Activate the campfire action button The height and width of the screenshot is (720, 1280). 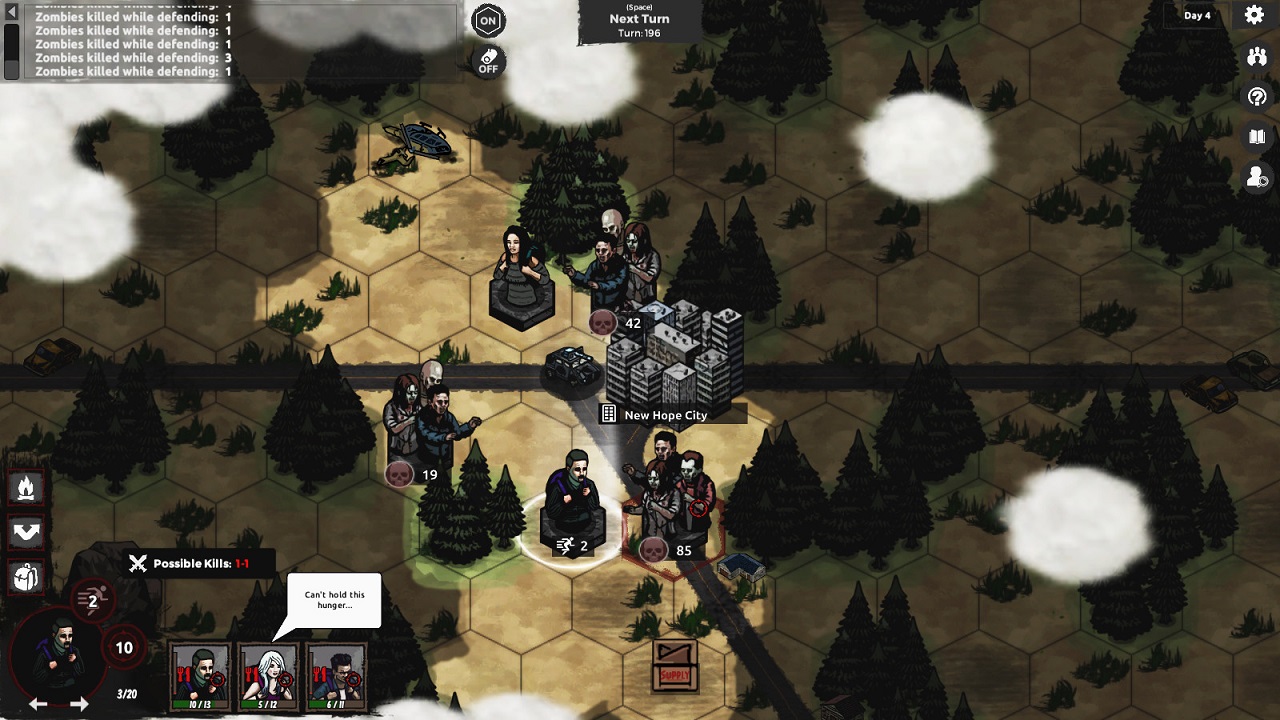pos(26,488)
